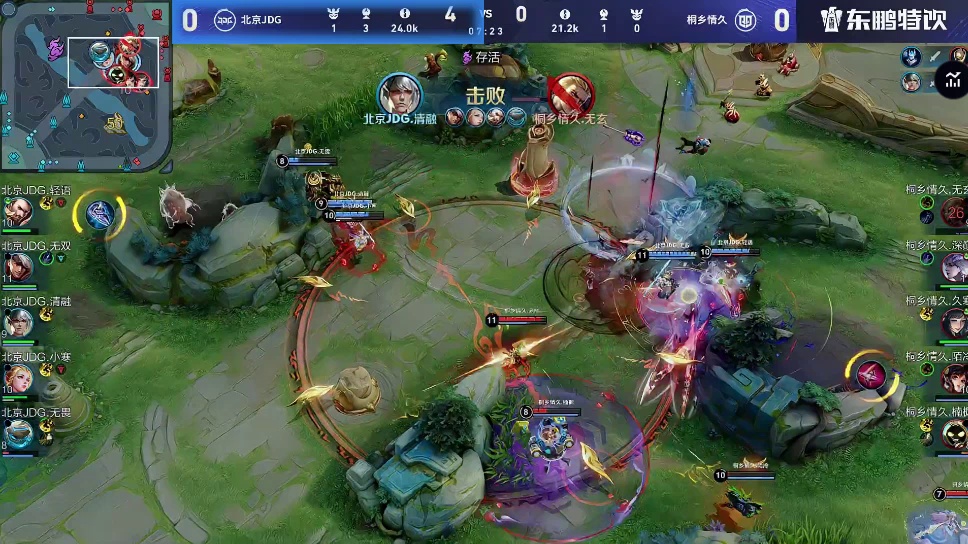Click the 北京JDG team logo in scoreboard

226,18
